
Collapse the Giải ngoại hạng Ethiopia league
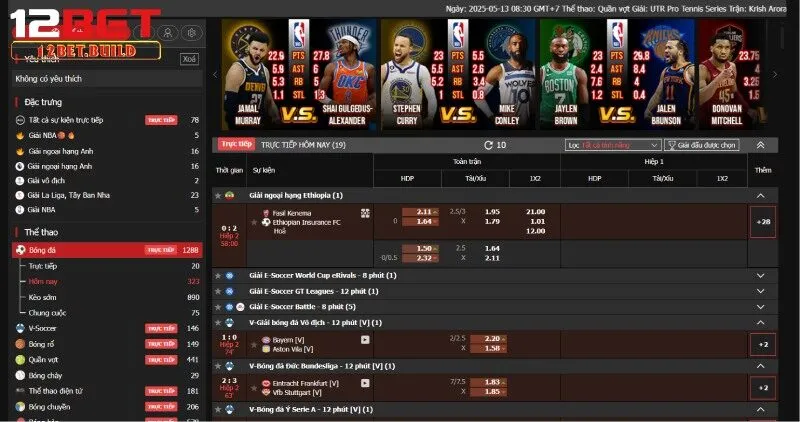763,196
